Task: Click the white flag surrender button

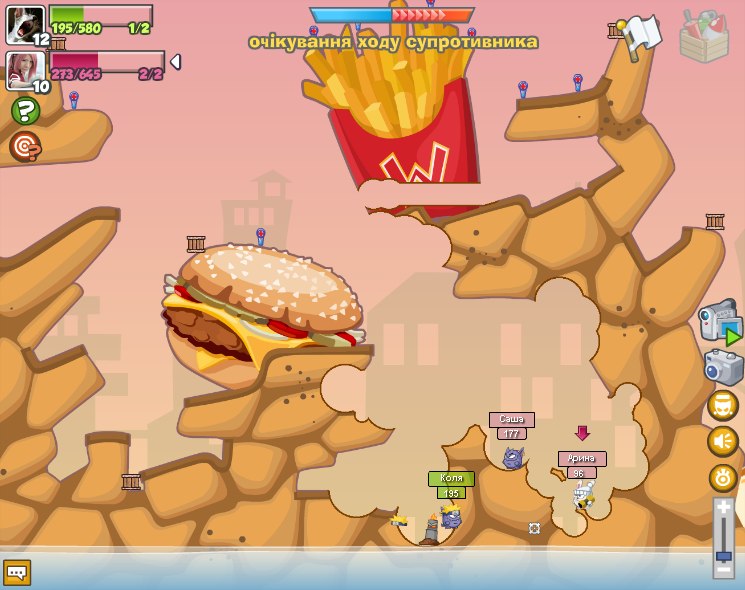Action: 641,35
